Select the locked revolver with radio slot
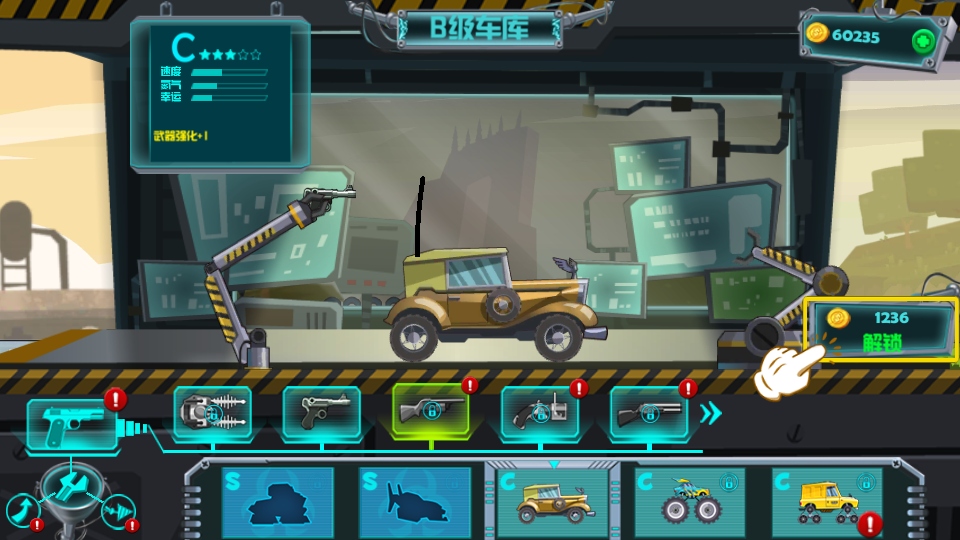 click(539, 413)
